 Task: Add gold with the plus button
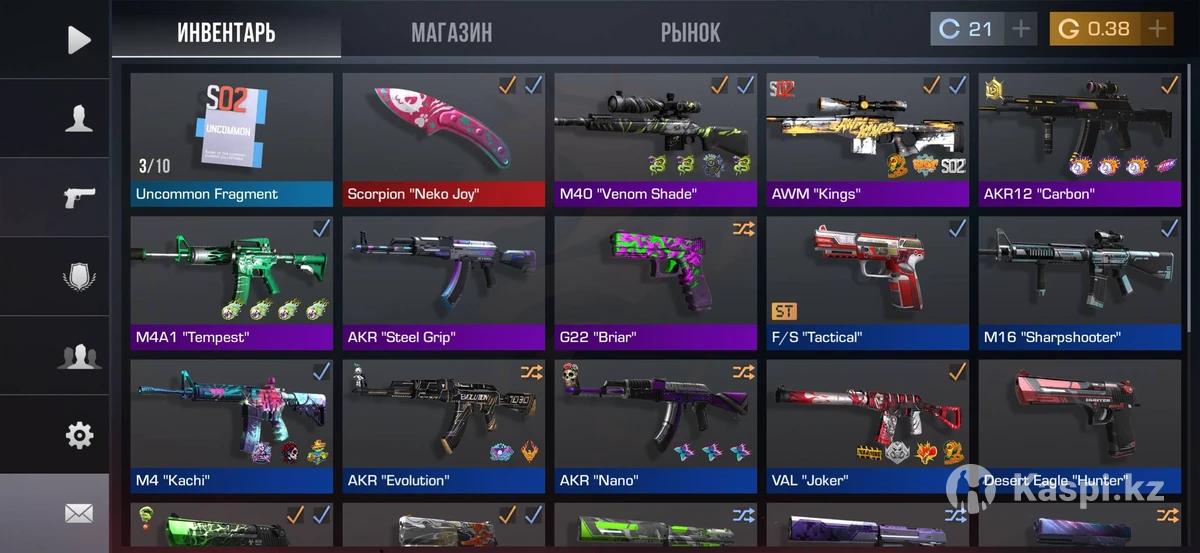pos(1157,29)
